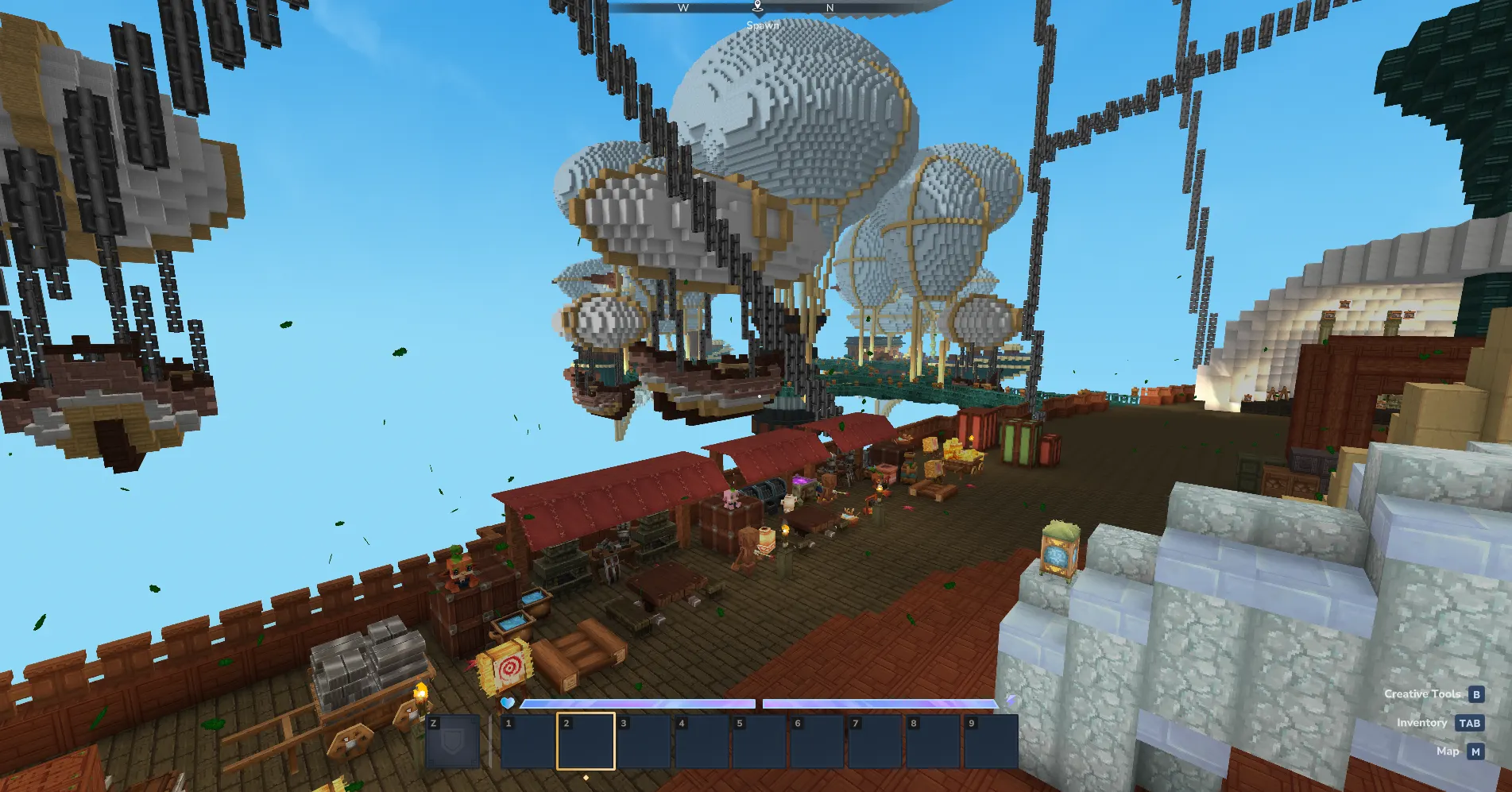
Task: Switch to hotbar slot 5
Action: click(x=759, y=742)
